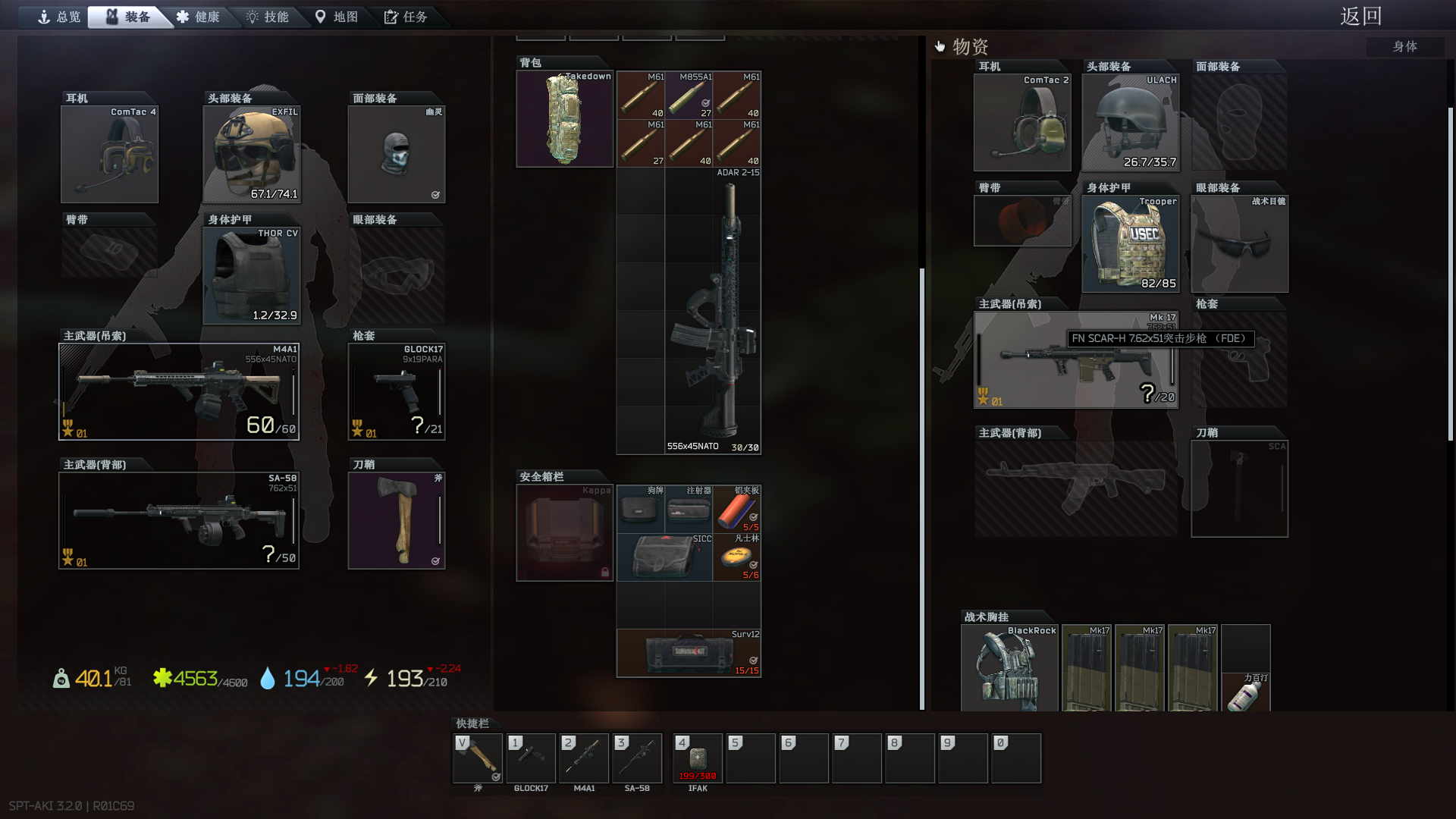The height and width of the screenshot is (819, 1456).
Task: Pick the Trooper USEC armor vest
Action: tap(1130, 244)
